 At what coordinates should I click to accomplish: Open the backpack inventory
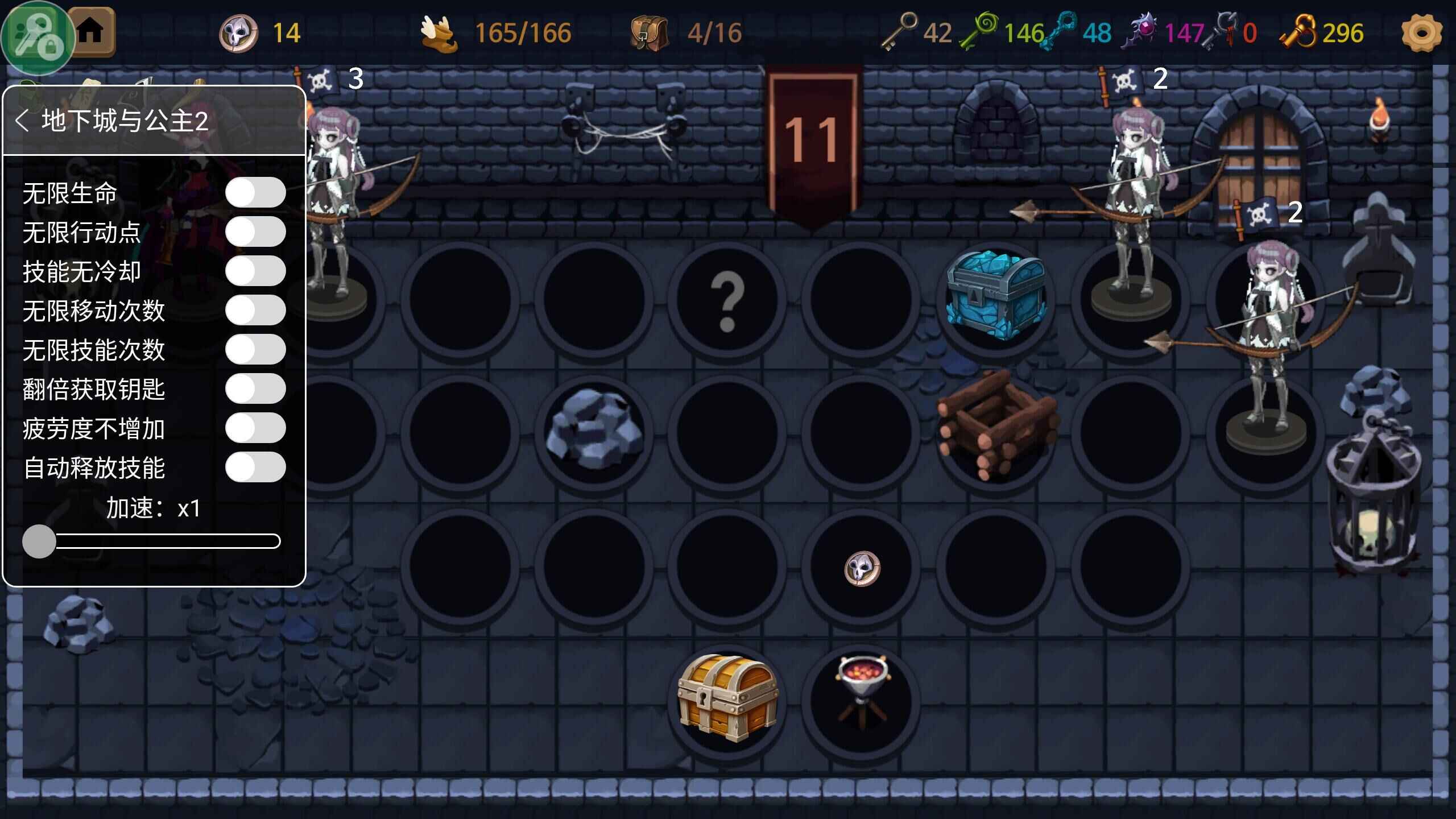[648, 33]
